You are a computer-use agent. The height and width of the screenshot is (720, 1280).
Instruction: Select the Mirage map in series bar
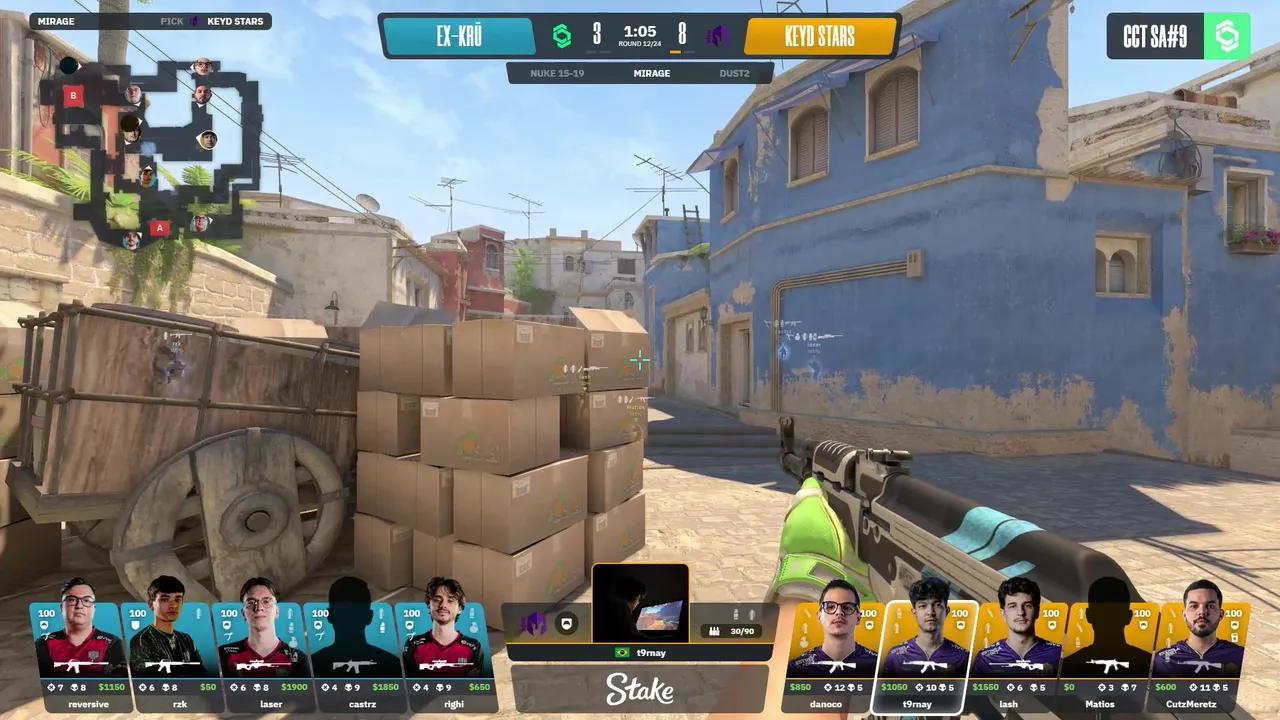pos(651,73)
